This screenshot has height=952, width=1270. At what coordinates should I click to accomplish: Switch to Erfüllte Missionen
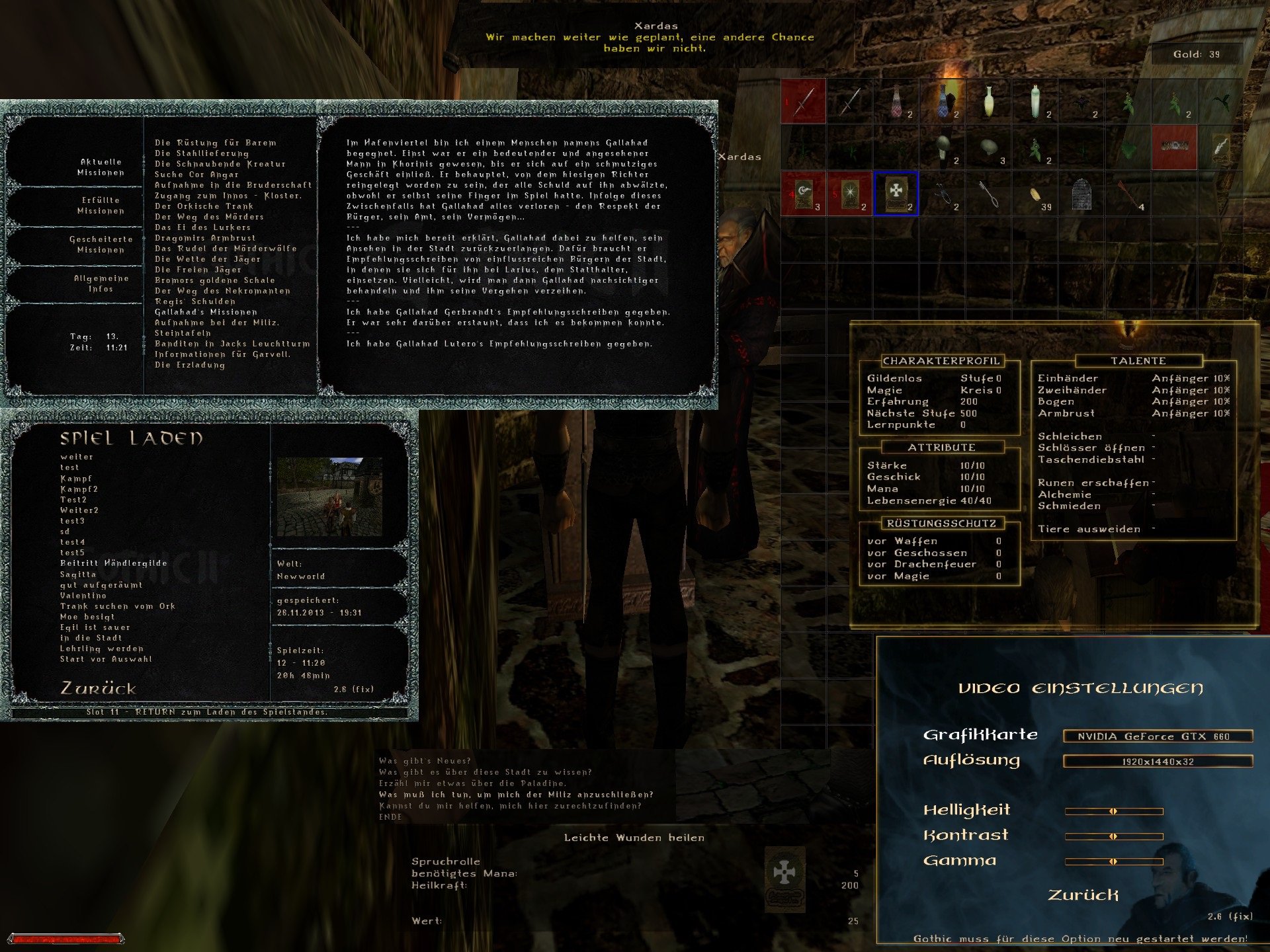pyautogui.click(x=101, y=205)
